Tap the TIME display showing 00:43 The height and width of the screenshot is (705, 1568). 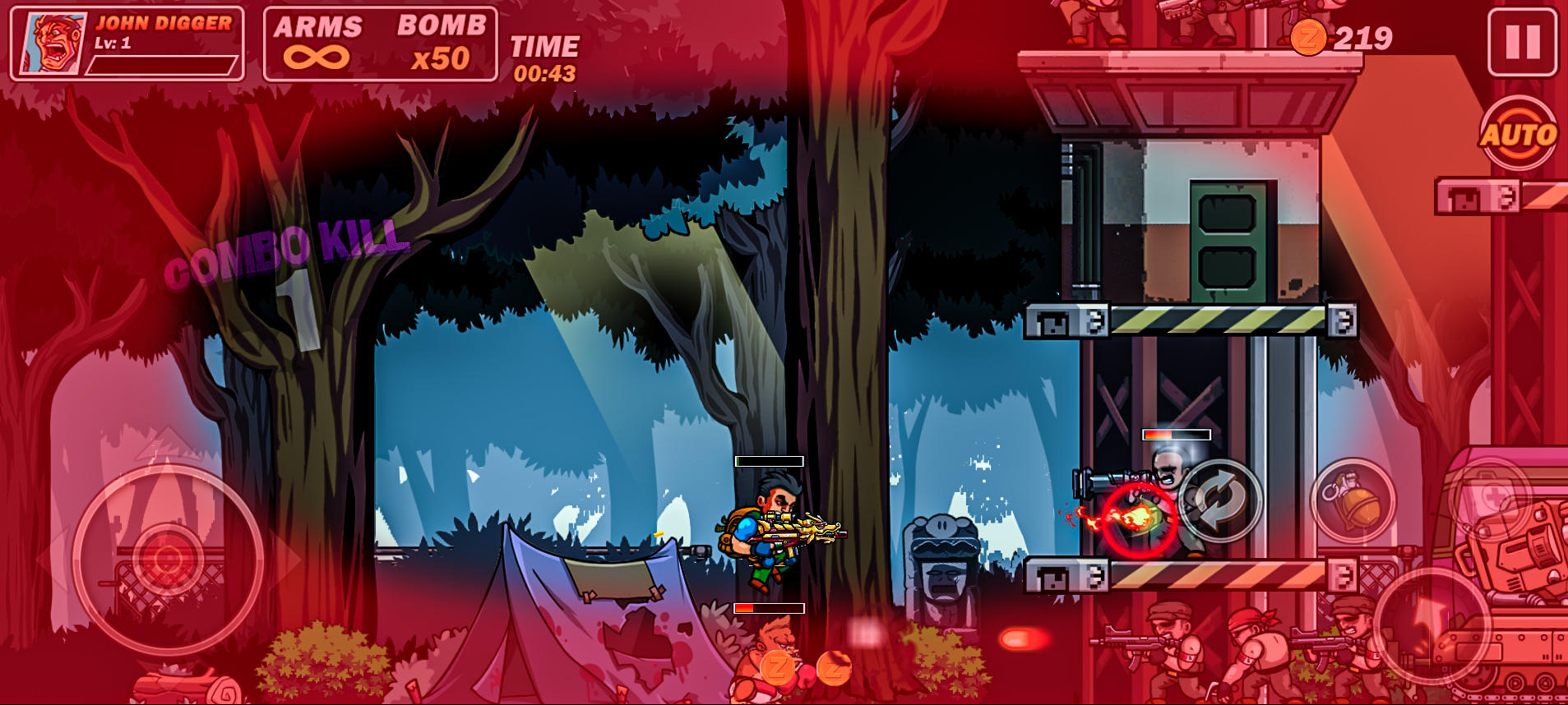(545, 59)
